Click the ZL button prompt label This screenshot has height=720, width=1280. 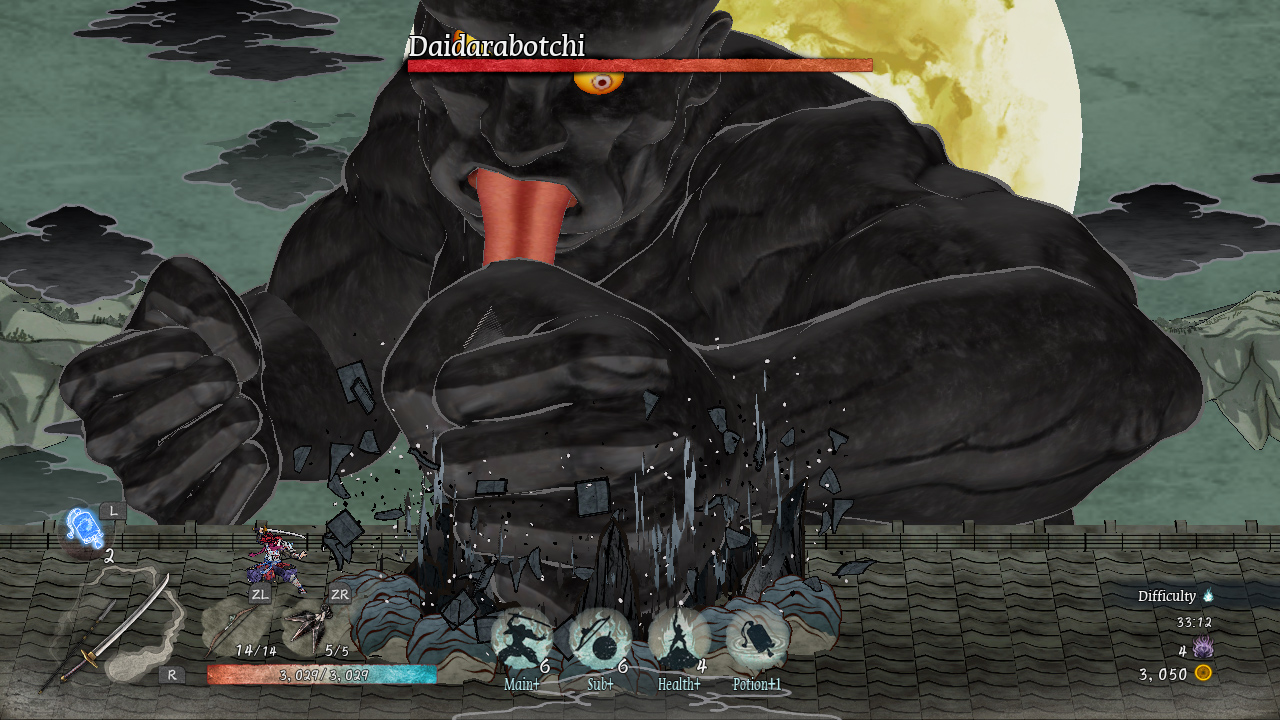260,595
